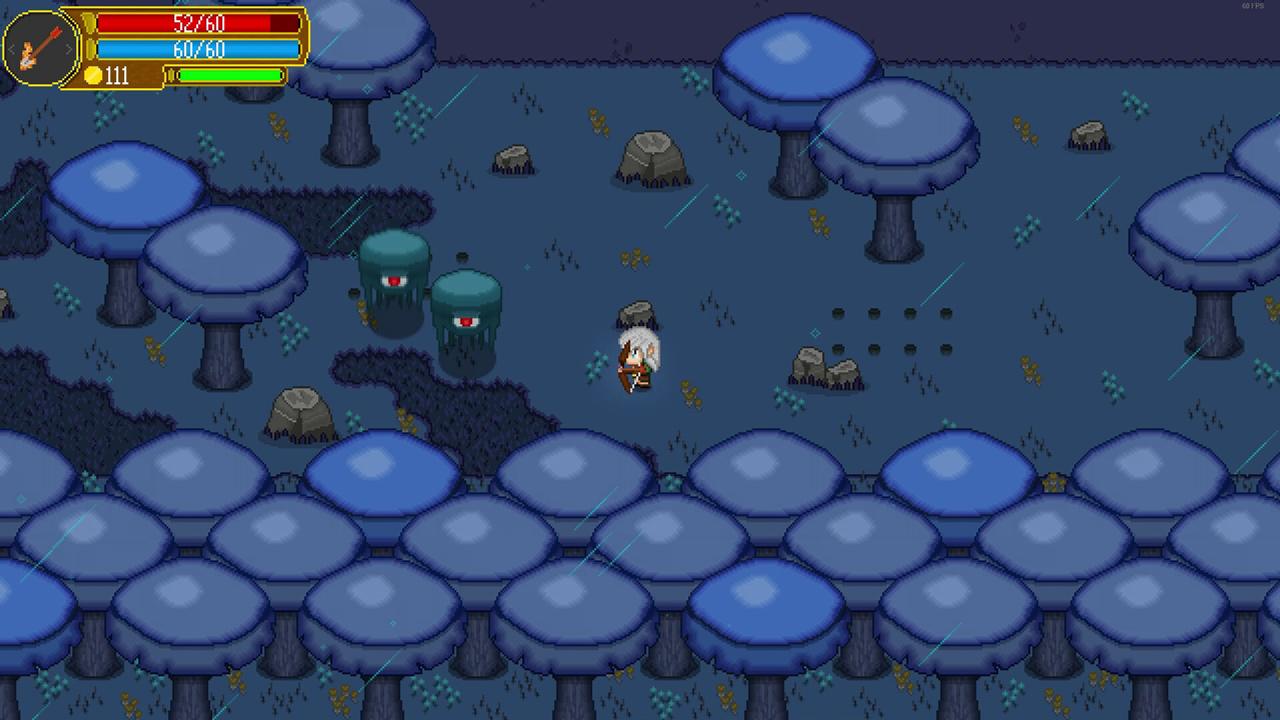Click the circular character portrait frame
1280x720 pixels.
[40, 47]
